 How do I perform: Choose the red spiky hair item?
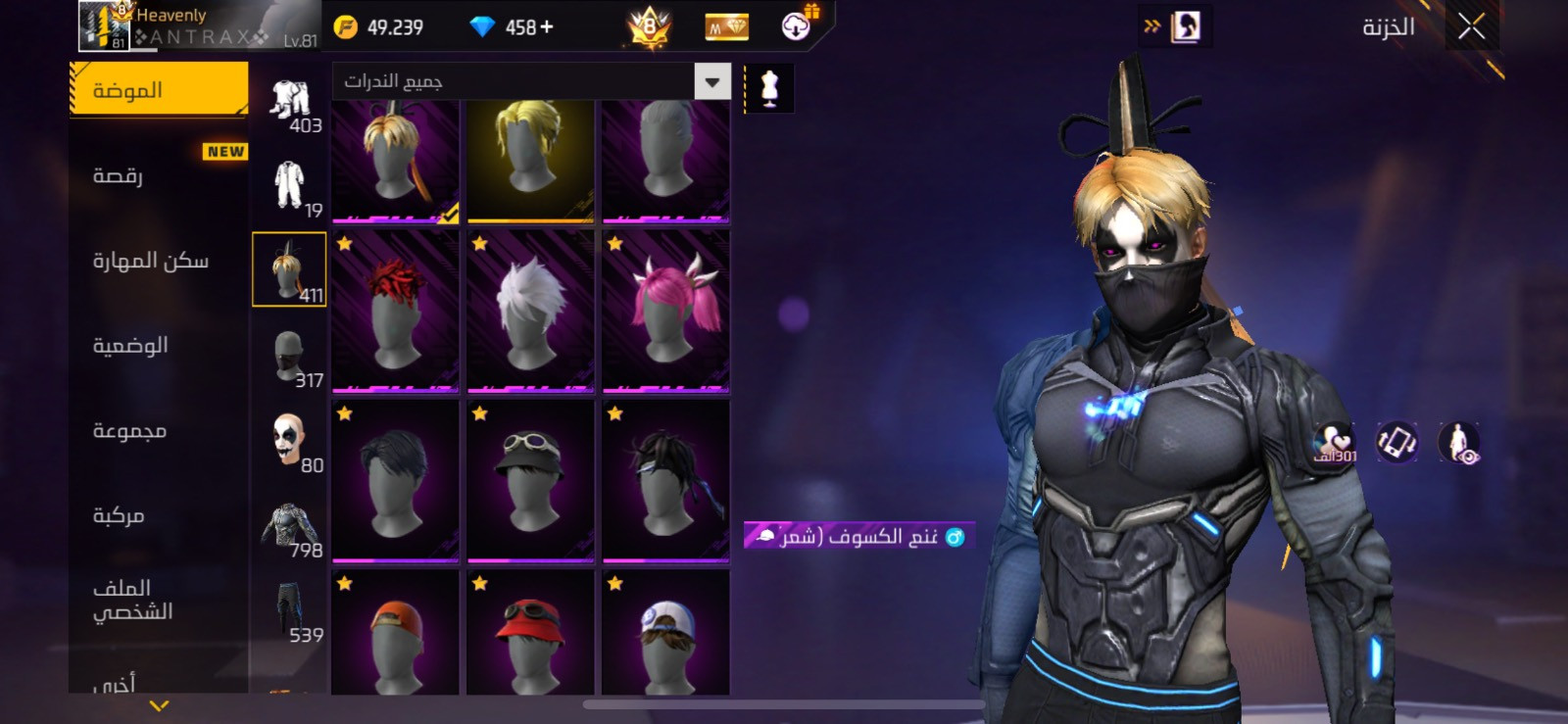[396, 311]
